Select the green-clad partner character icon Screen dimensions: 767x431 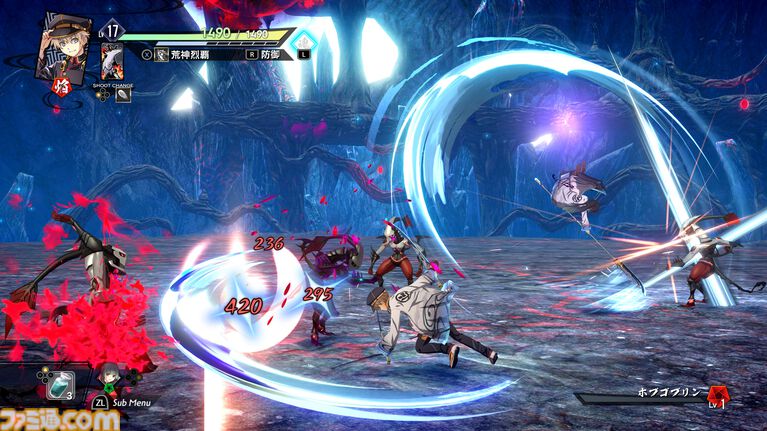[108, 379]
